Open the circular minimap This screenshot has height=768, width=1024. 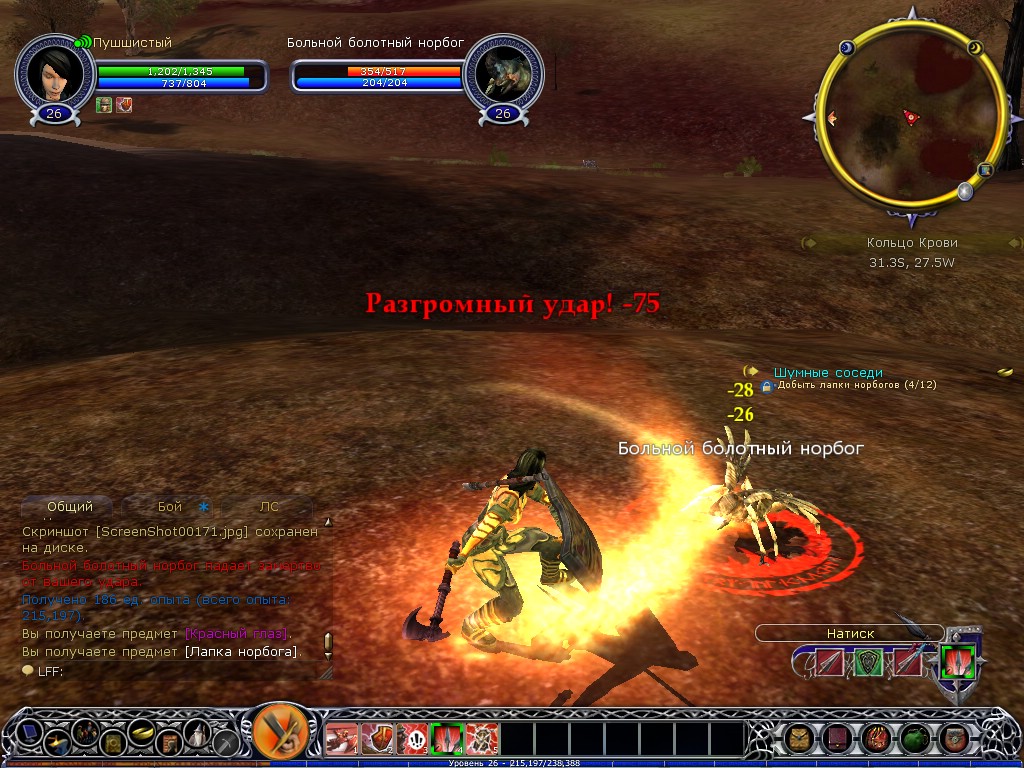coord(910,115)
